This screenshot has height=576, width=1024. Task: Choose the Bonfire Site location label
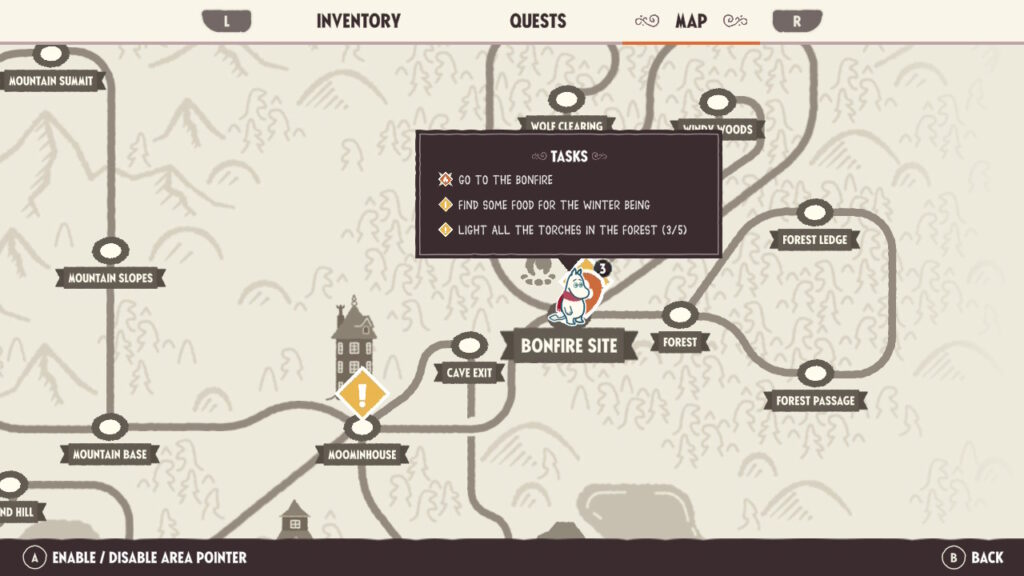[569, 346]
